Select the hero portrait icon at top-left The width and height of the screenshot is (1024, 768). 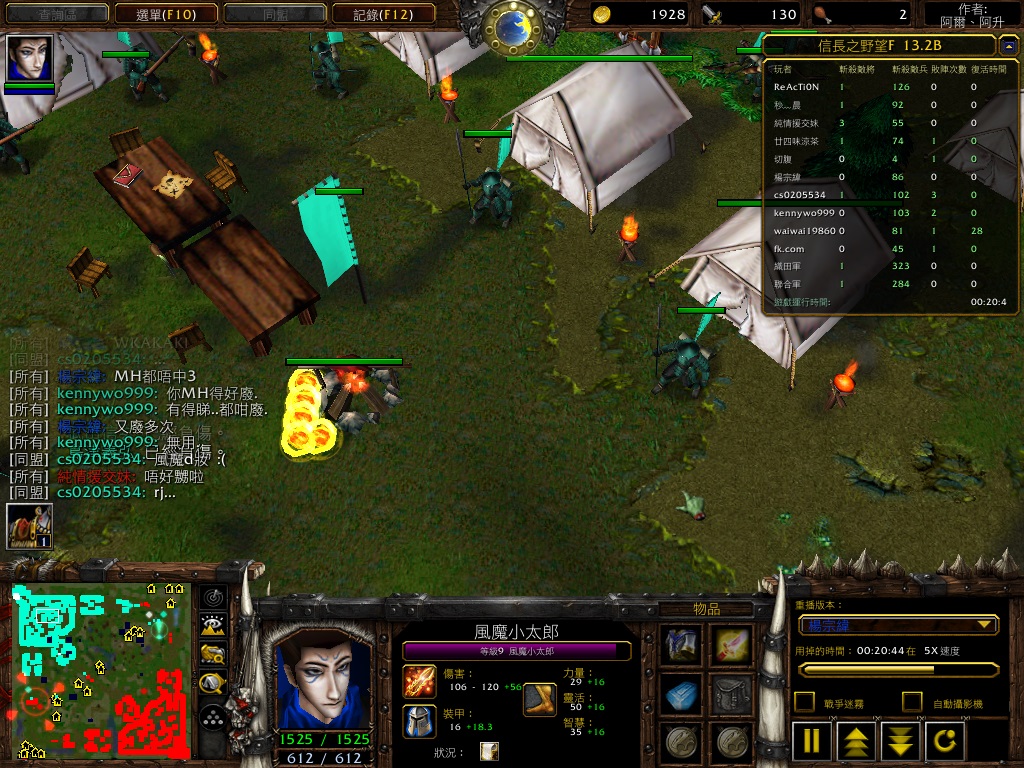[x=29, y=59]
